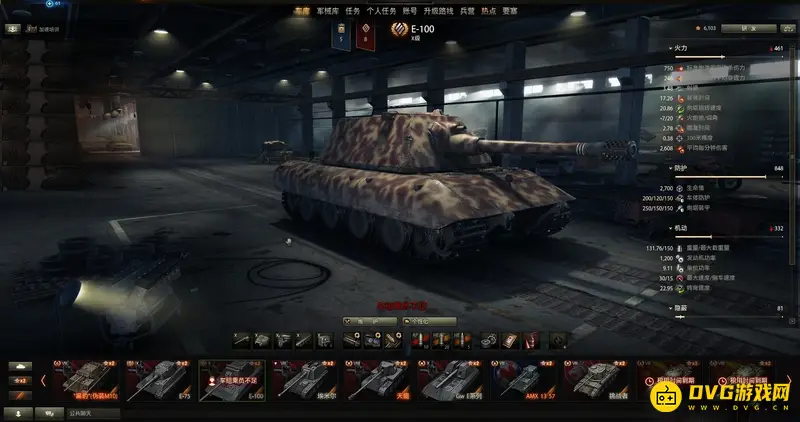Open the 热点 tab in top menu
The image size is (800, 422).
point(489,10)
